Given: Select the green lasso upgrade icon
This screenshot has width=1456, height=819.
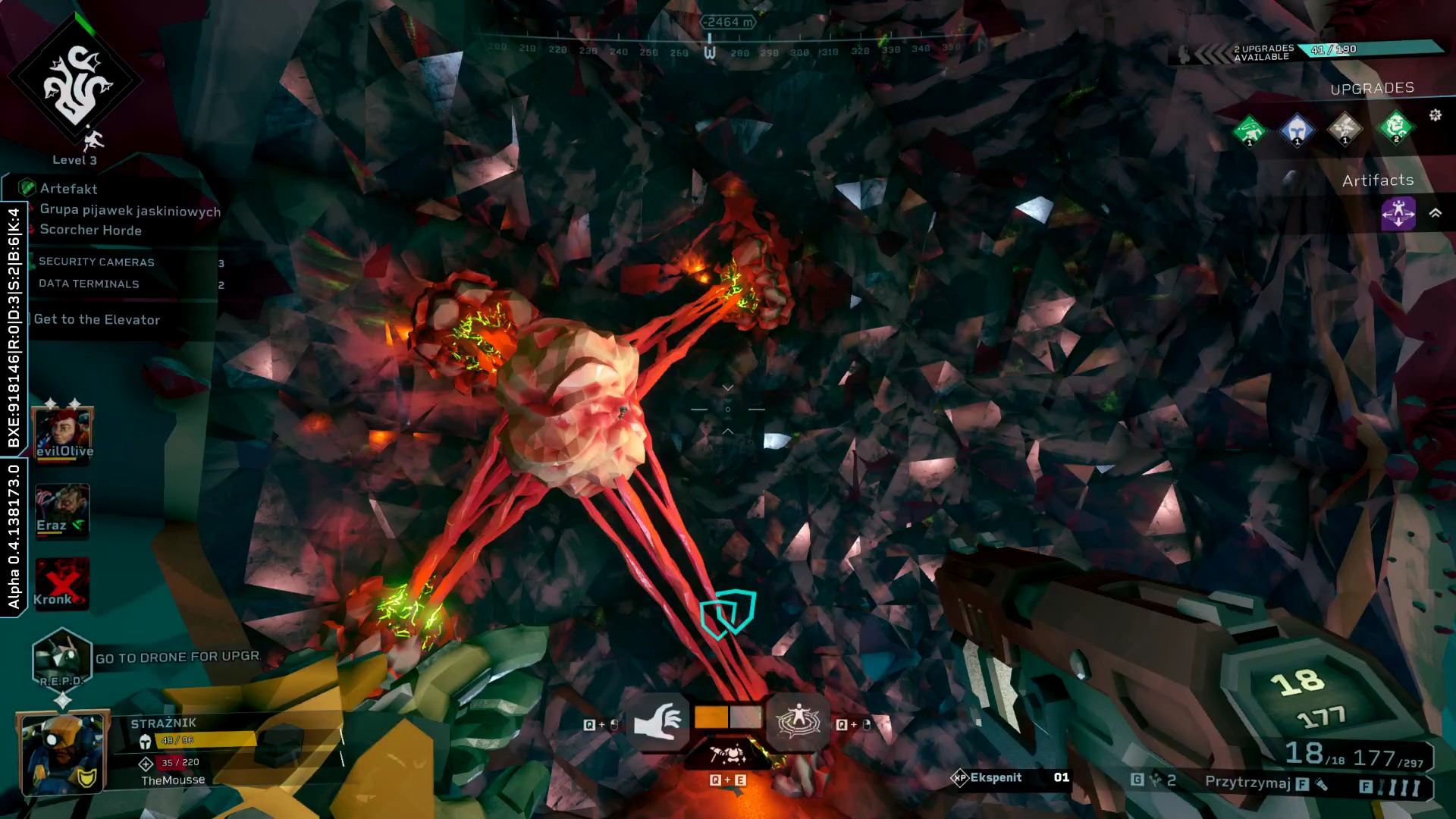Looking at the screenshot, I should [x=1249, y=130].
